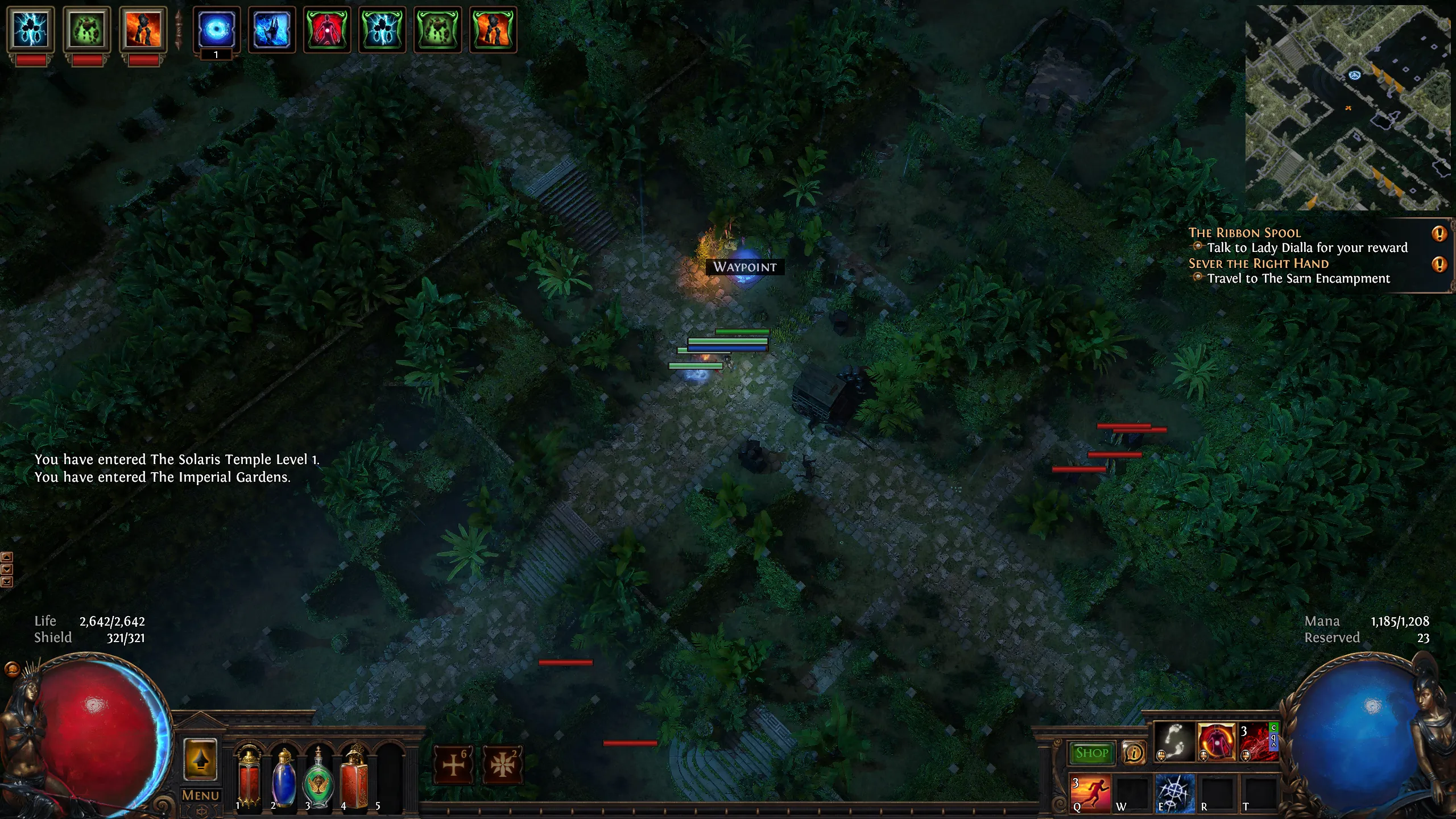Click the six-charge cross icon
The image size is (1456, 819).
pyautogui.click(x=454, y=764)
